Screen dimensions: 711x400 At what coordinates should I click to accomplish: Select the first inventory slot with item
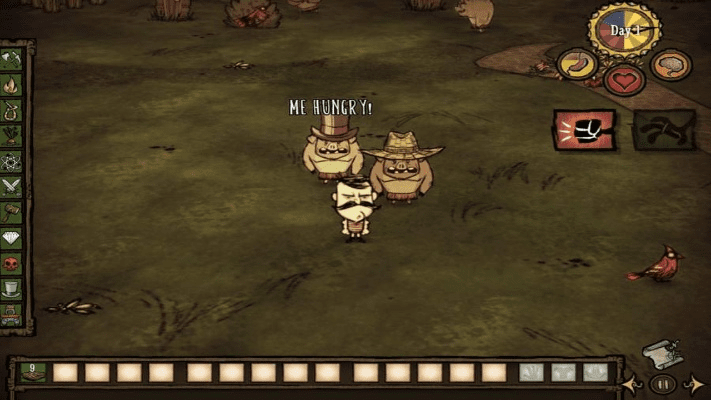[x=32, y=372]
